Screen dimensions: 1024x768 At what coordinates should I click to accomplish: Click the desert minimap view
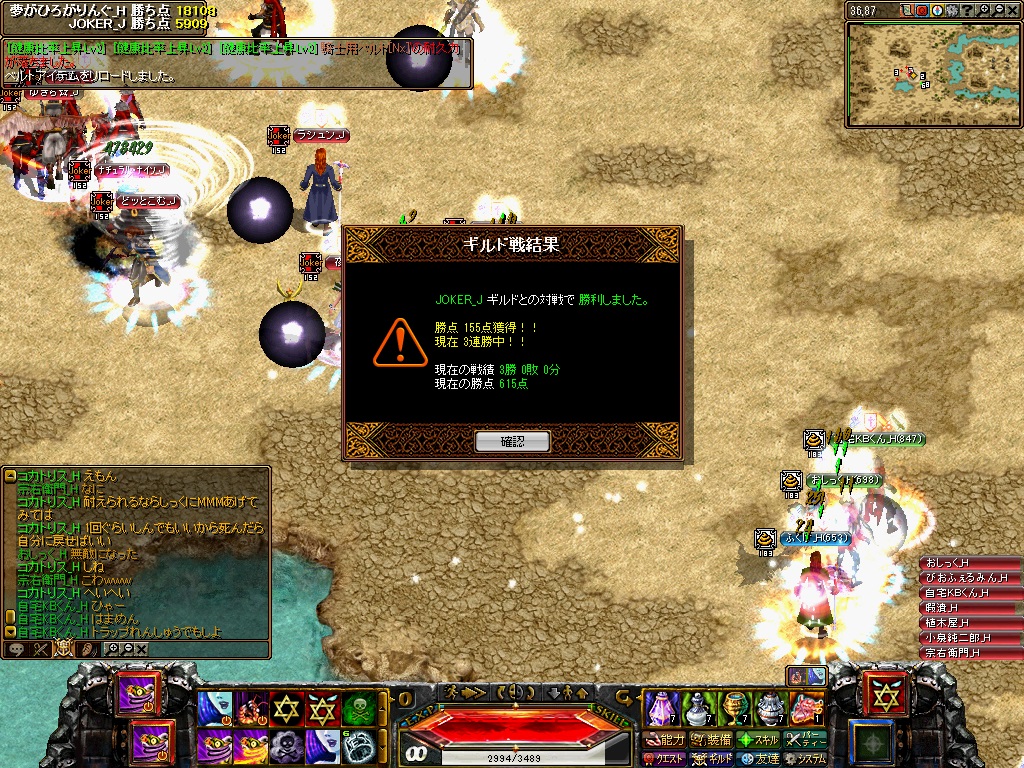(x=932, y=74)
